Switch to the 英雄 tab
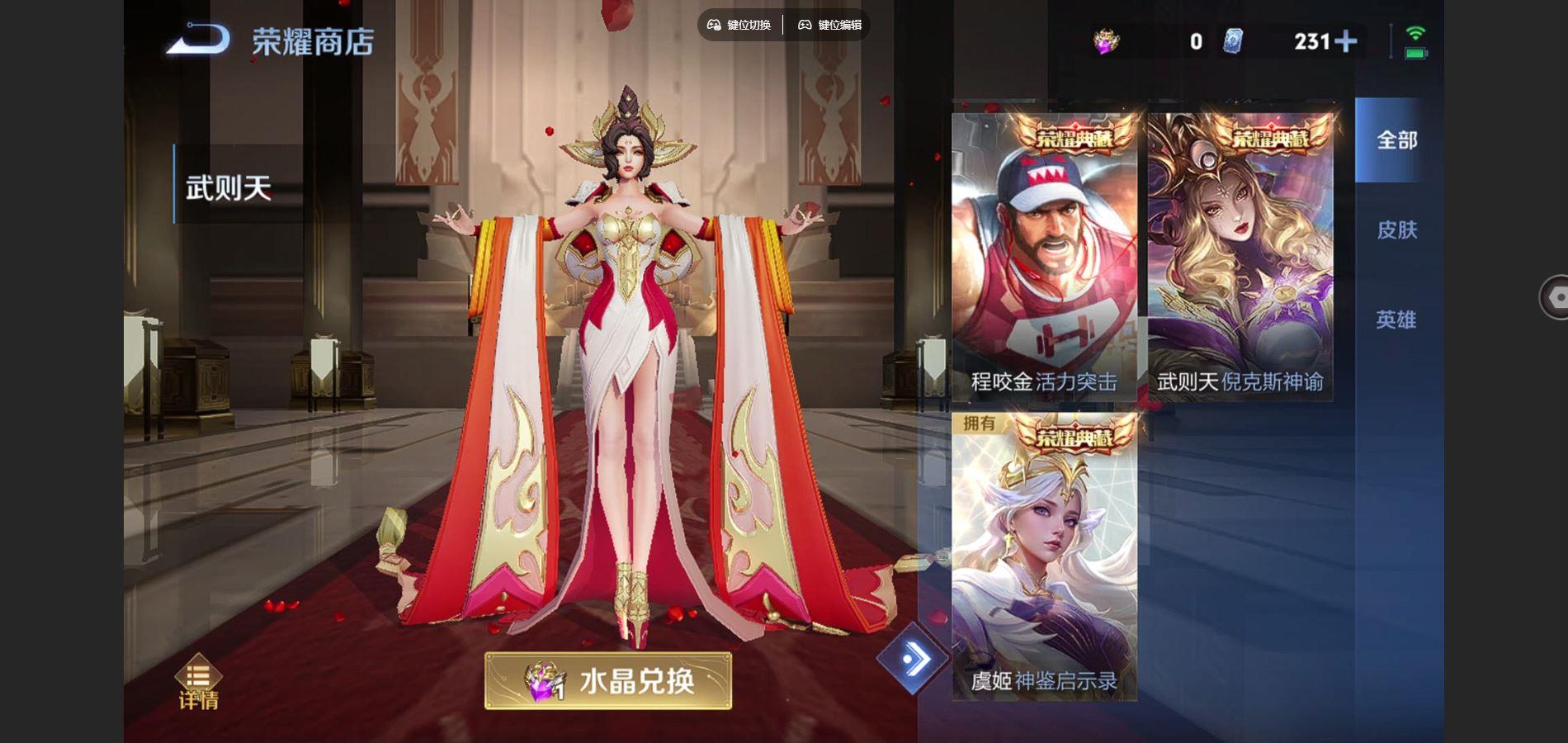Screen dimensions: 1568x743 point(1399,318)
